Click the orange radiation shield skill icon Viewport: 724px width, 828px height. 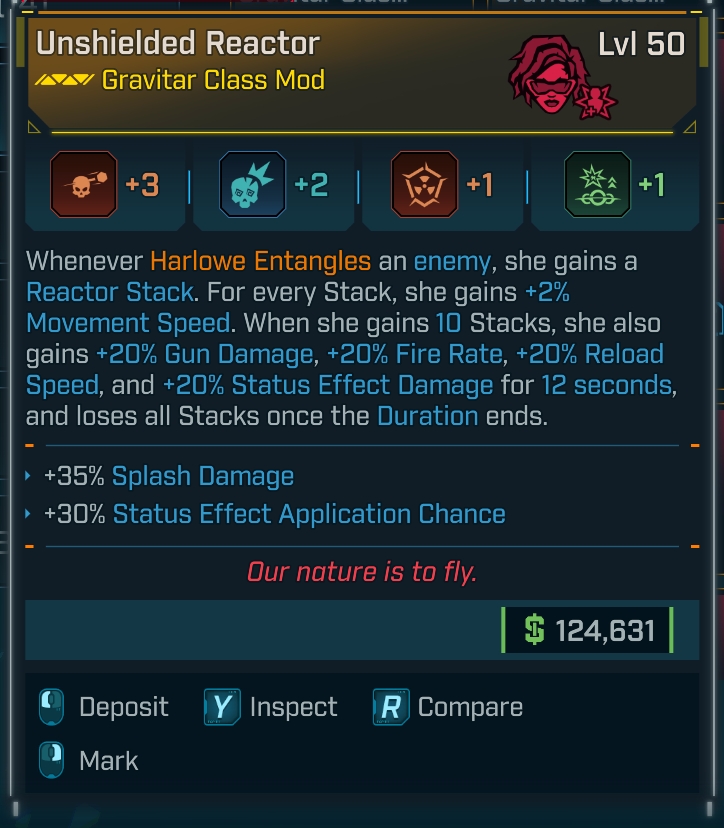(x=425, y=185)
